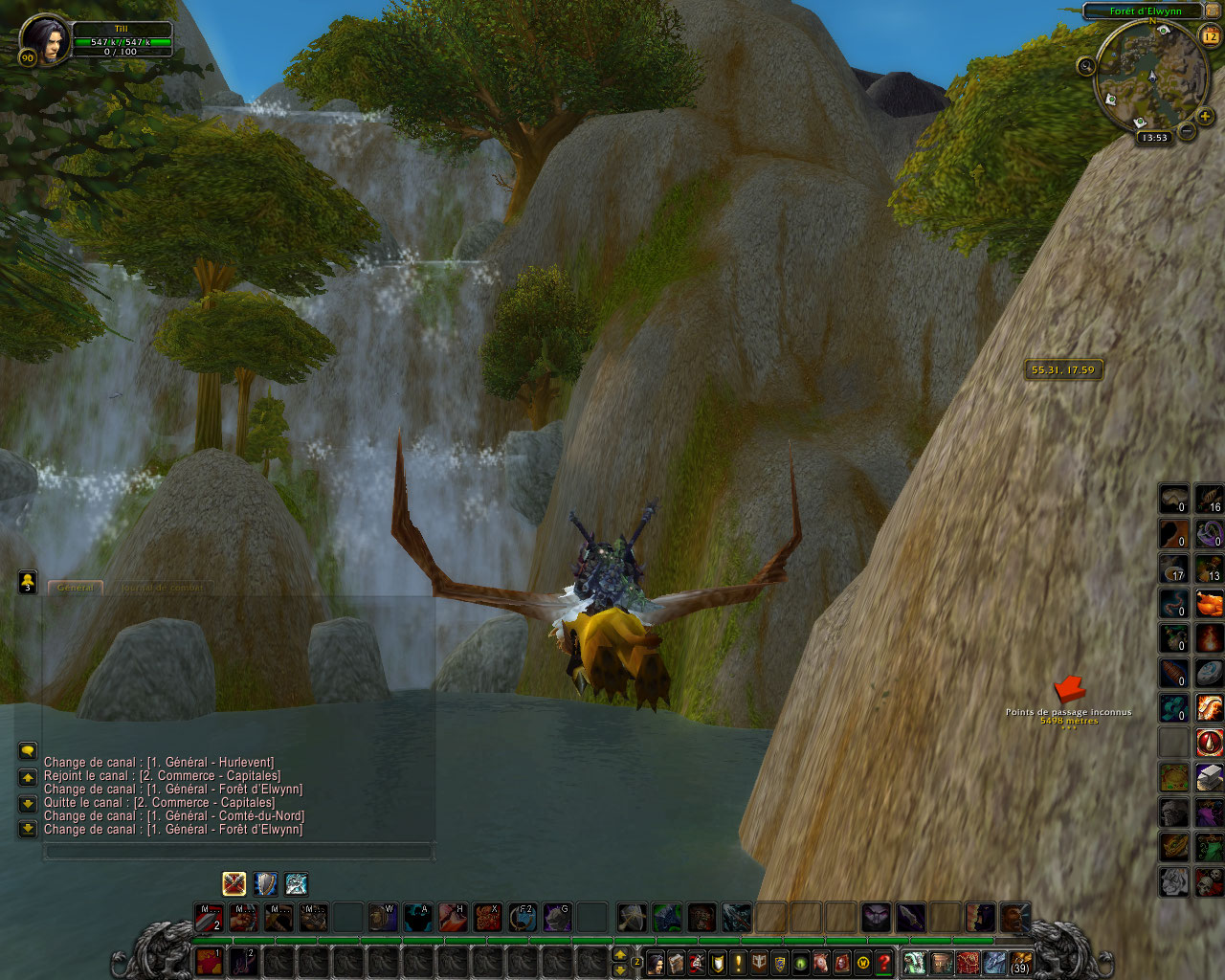This screenshot has width=1225, height=980.
Task: Open the calendar showing day 12
Action: (1211, 36)
